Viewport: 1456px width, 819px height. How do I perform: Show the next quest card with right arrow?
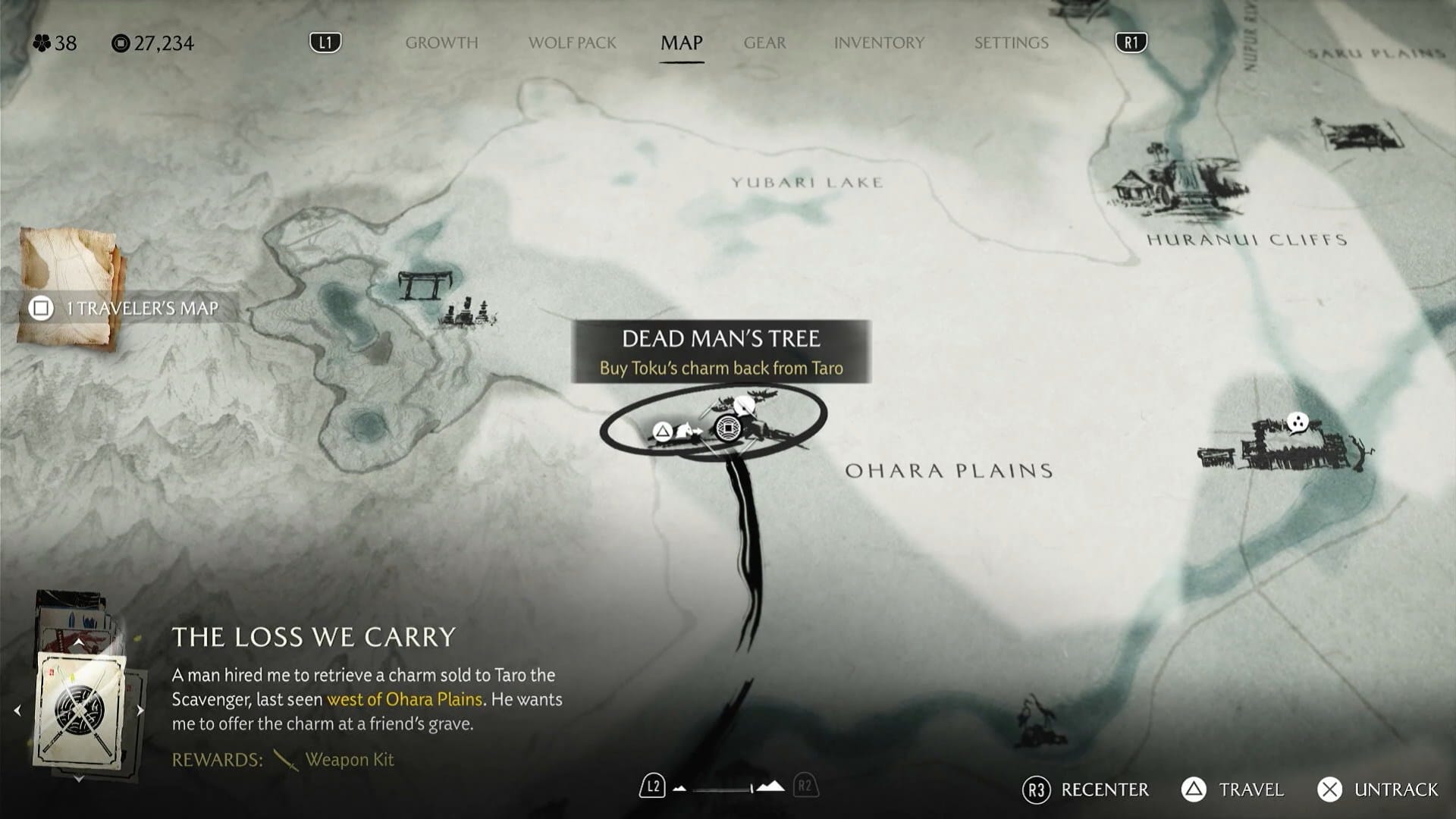pyautogui.click(x=140, y=711)
